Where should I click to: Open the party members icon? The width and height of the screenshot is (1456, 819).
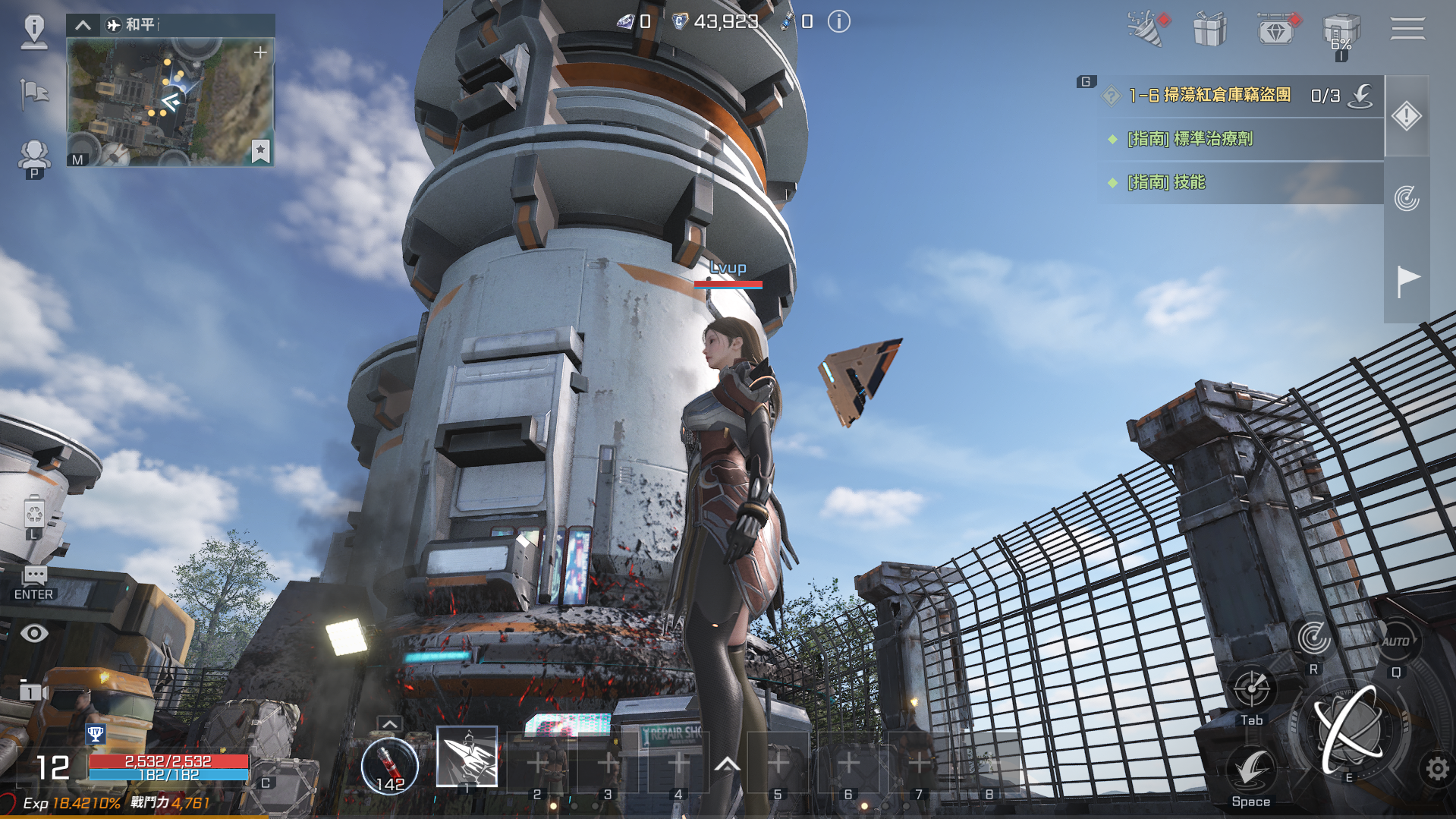point(34,155)
